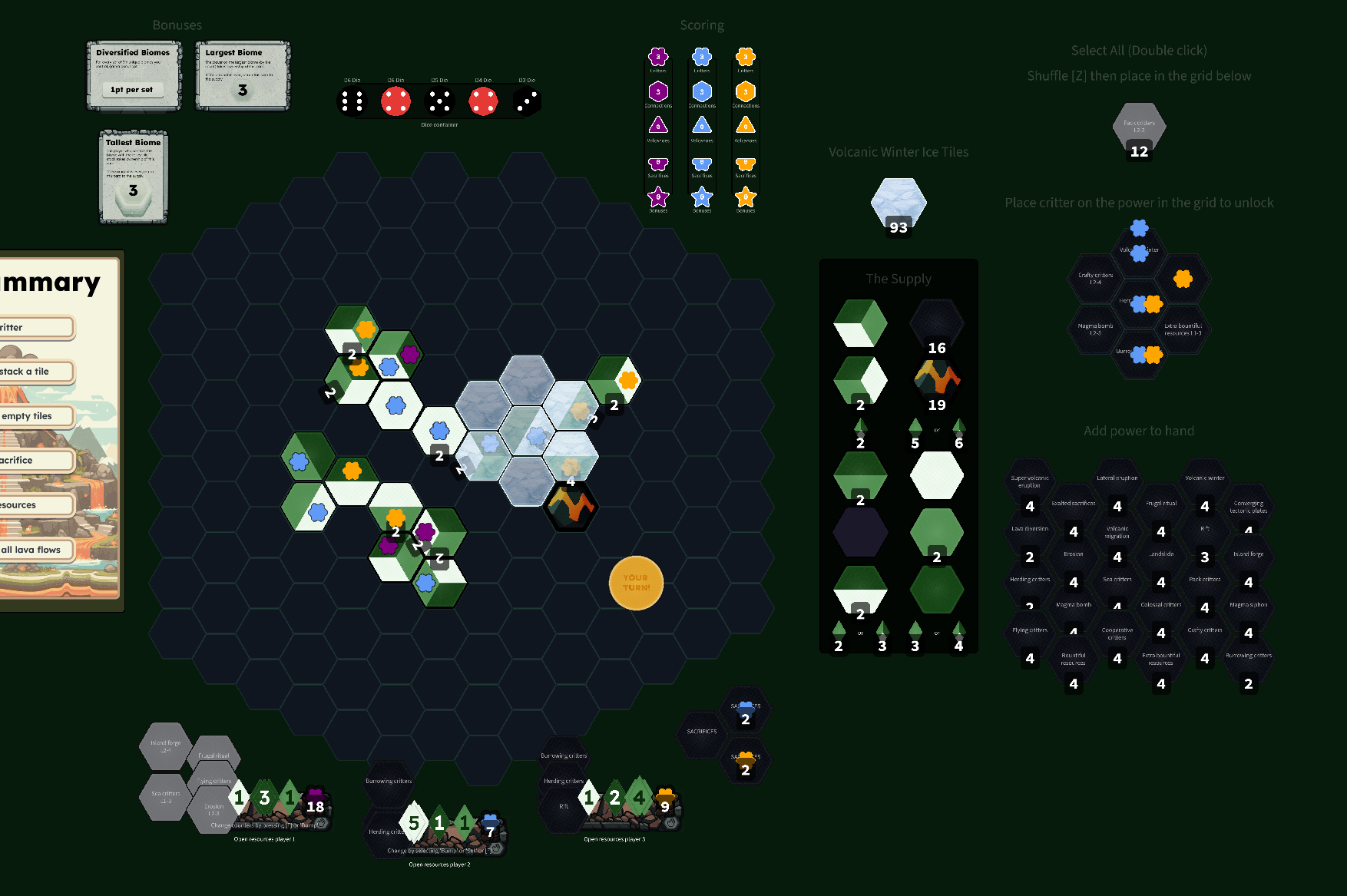
Task: Select the Lava diversion power tile
Action: pyautogui.click(x=1030, y=539)
